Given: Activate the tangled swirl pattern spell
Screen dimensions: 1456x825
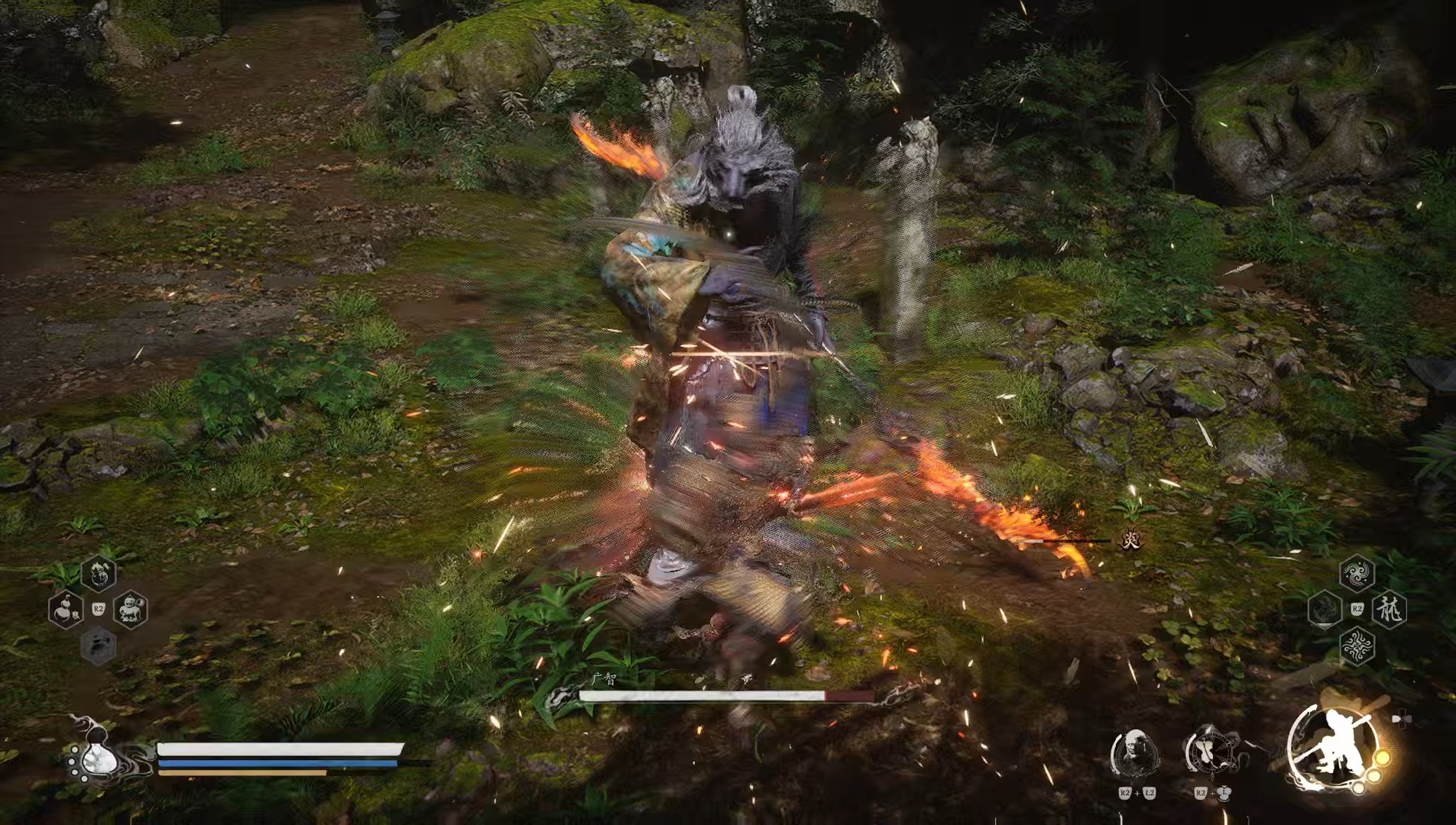Looking at the screenshot, I should [1357, 646].
